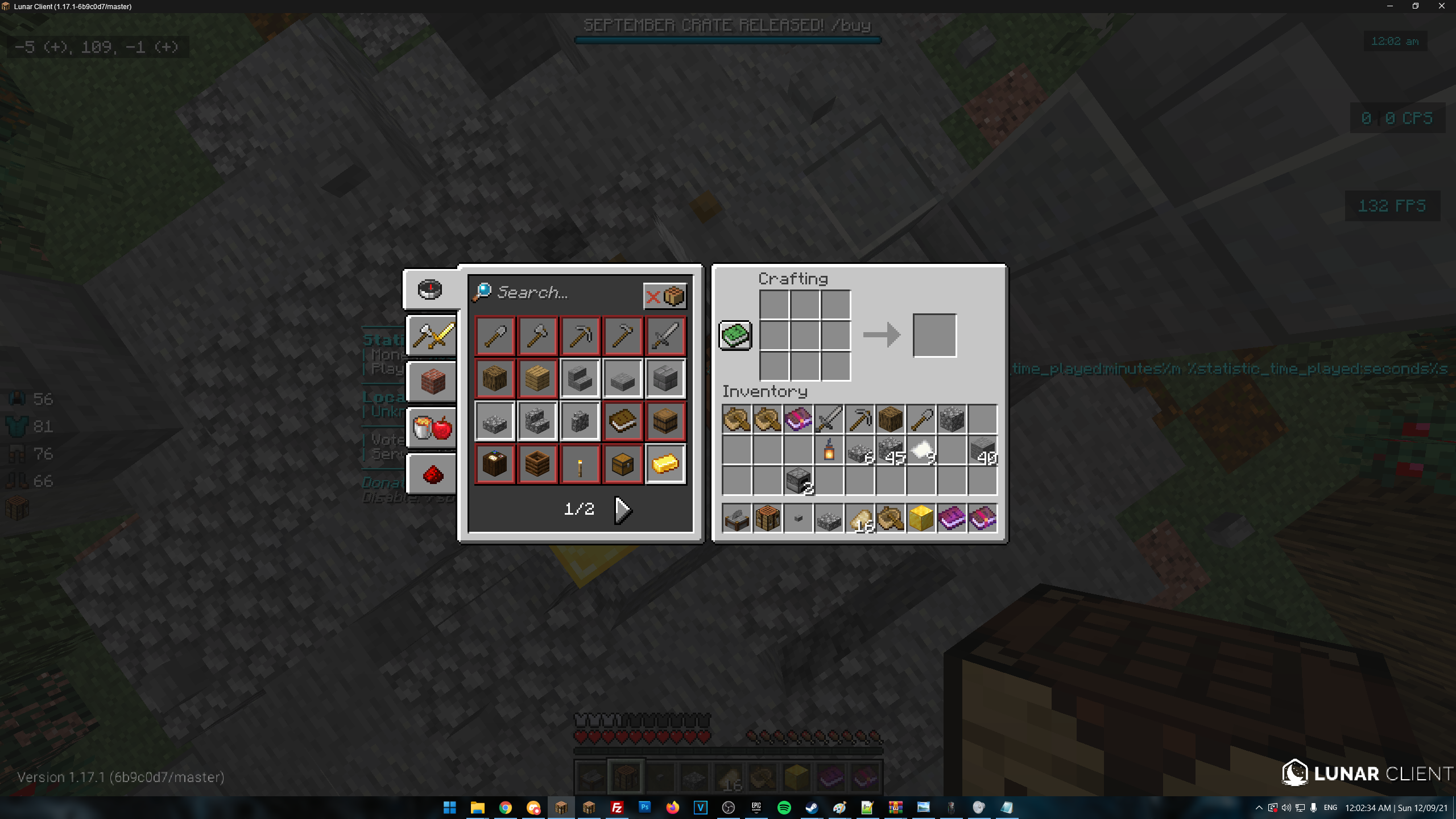Select the cartography table recipe
Screen dimensions: 1456x819
(494, 464)
